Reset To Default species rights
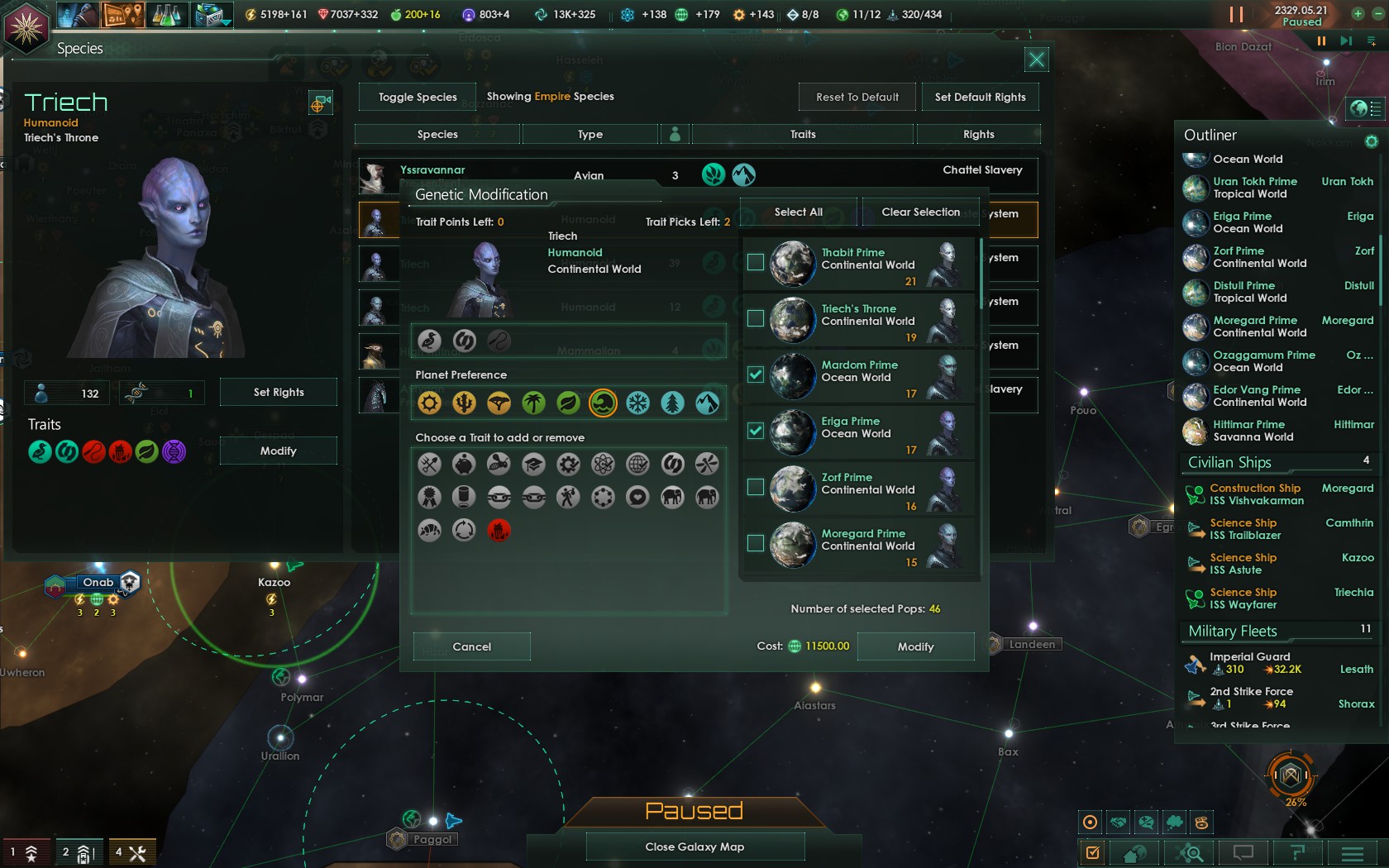 [x=857, y=97]
